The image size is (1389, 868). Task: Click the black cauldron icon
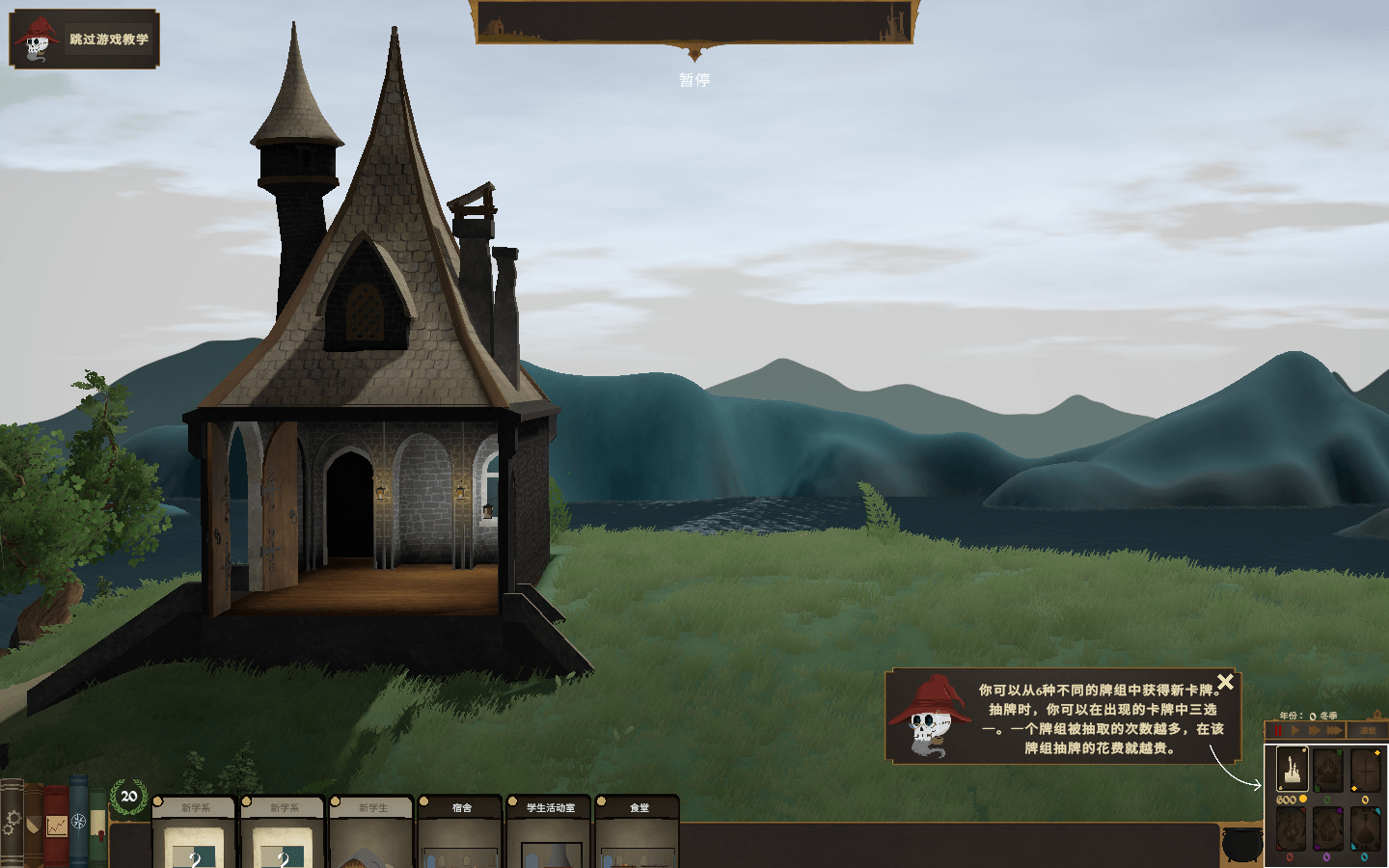pos(1241,844)
